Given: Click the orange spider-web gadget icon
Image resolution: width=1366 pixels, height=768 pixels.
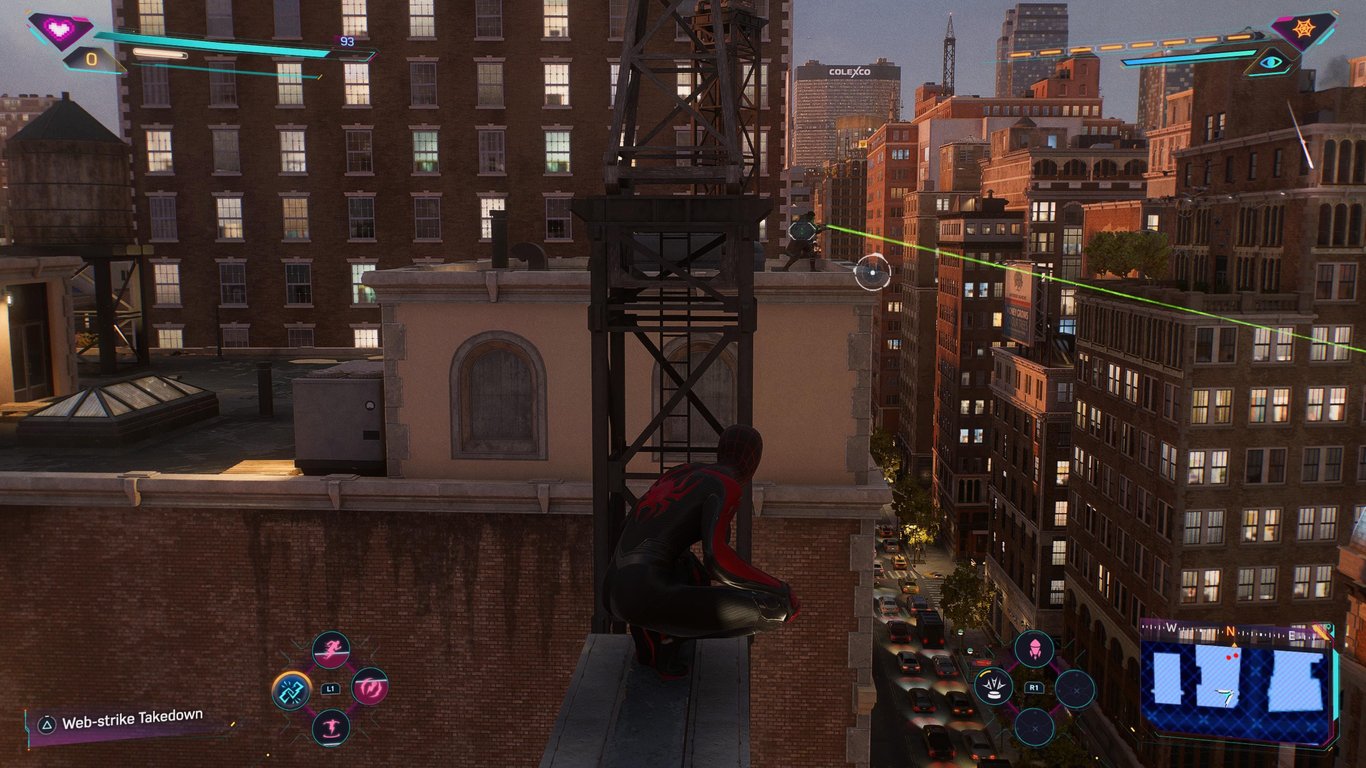Looking at the screenshot, I should pos(1303,30).
